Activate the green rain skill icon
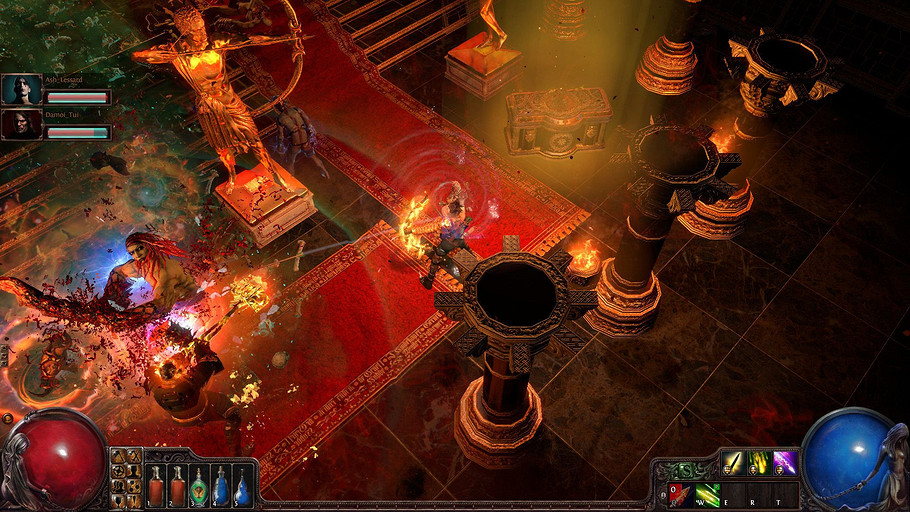The image size is (910, 512). [x=759, y=463]
